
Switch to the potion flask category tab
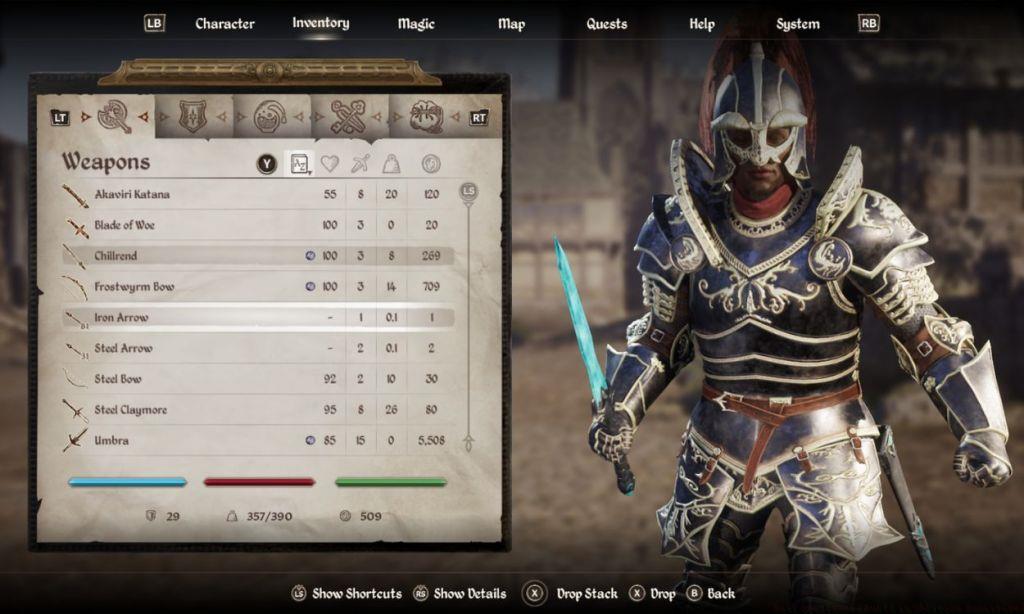click(x=270, y=117)
